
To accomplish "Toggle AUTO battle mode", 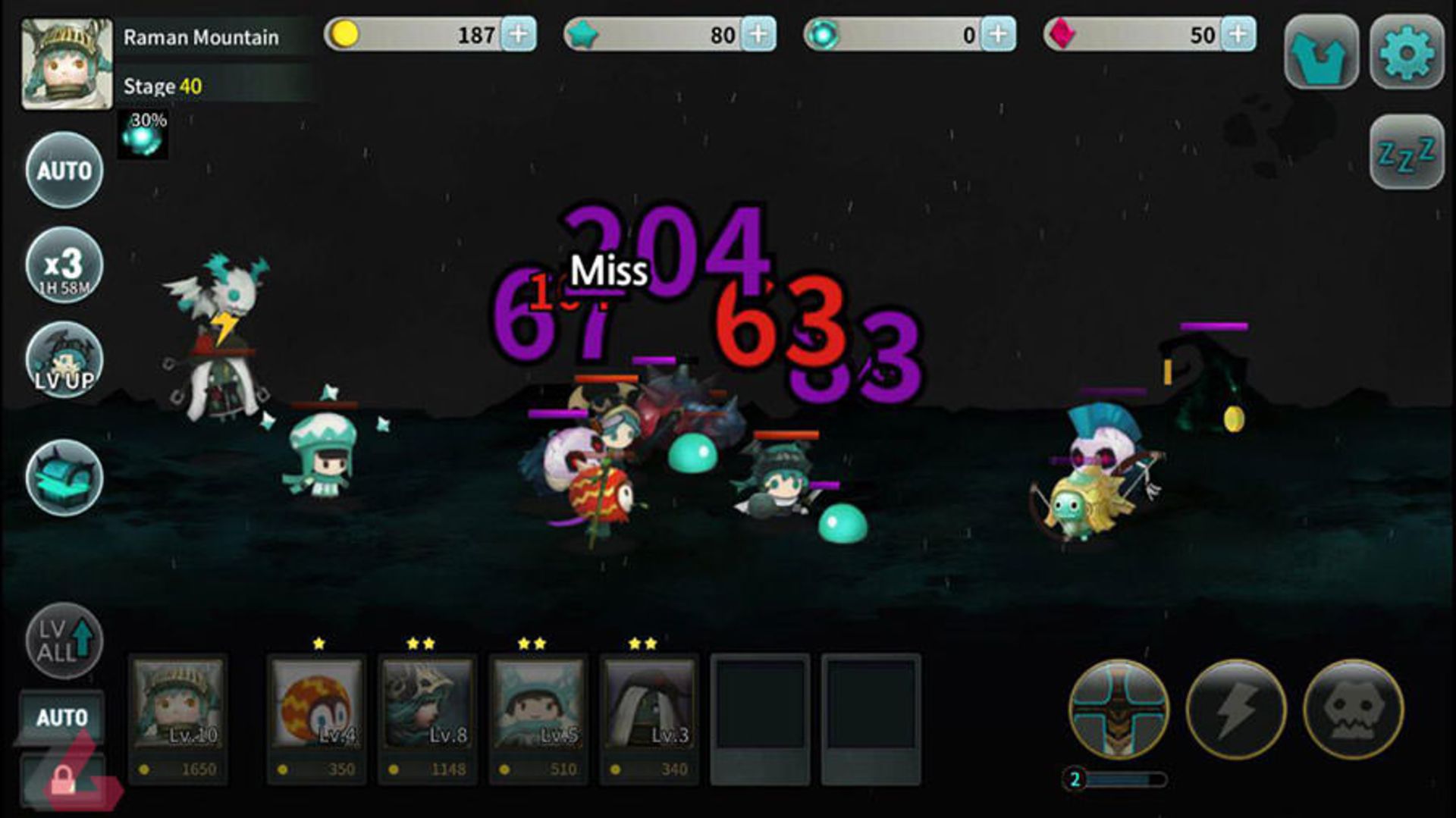I will coord(64,171).
